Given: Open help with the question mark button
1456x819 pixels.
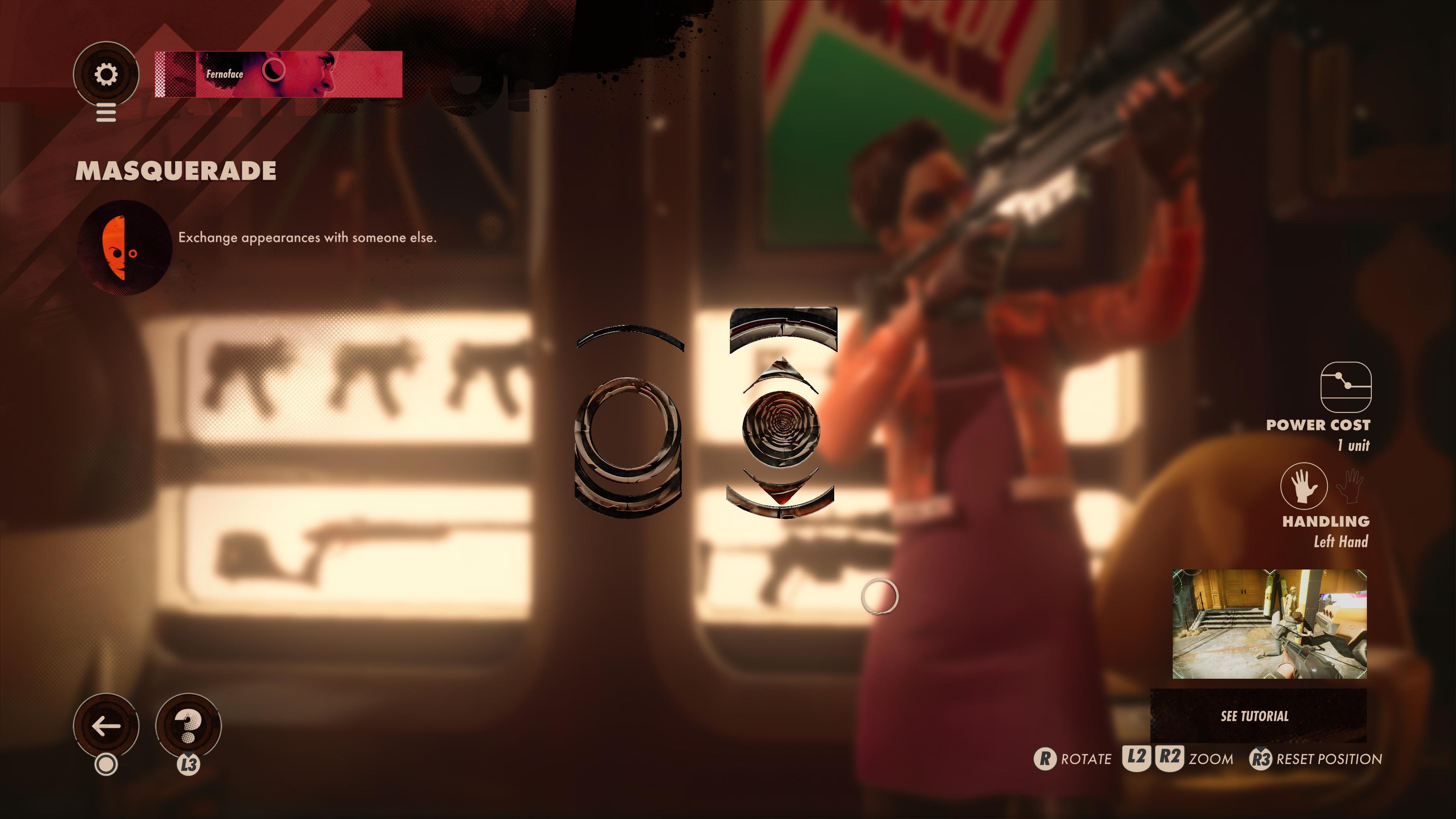Looking at the screenshot, I should [188, 726].
